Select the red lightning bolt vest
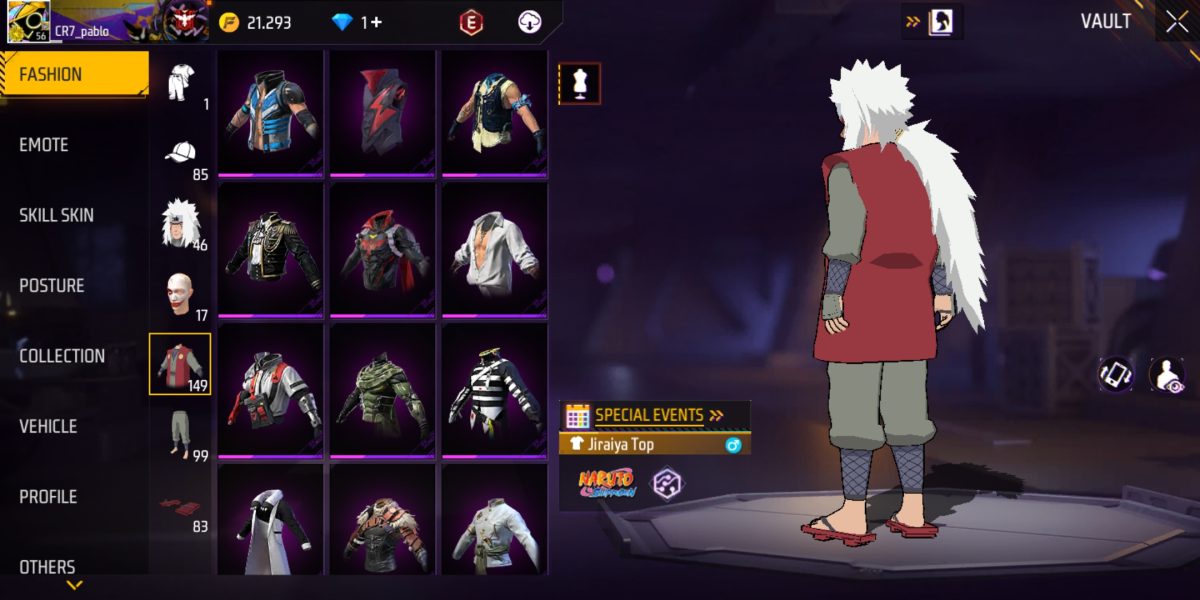Screen dimensions: 1200x600 point(382,110)
